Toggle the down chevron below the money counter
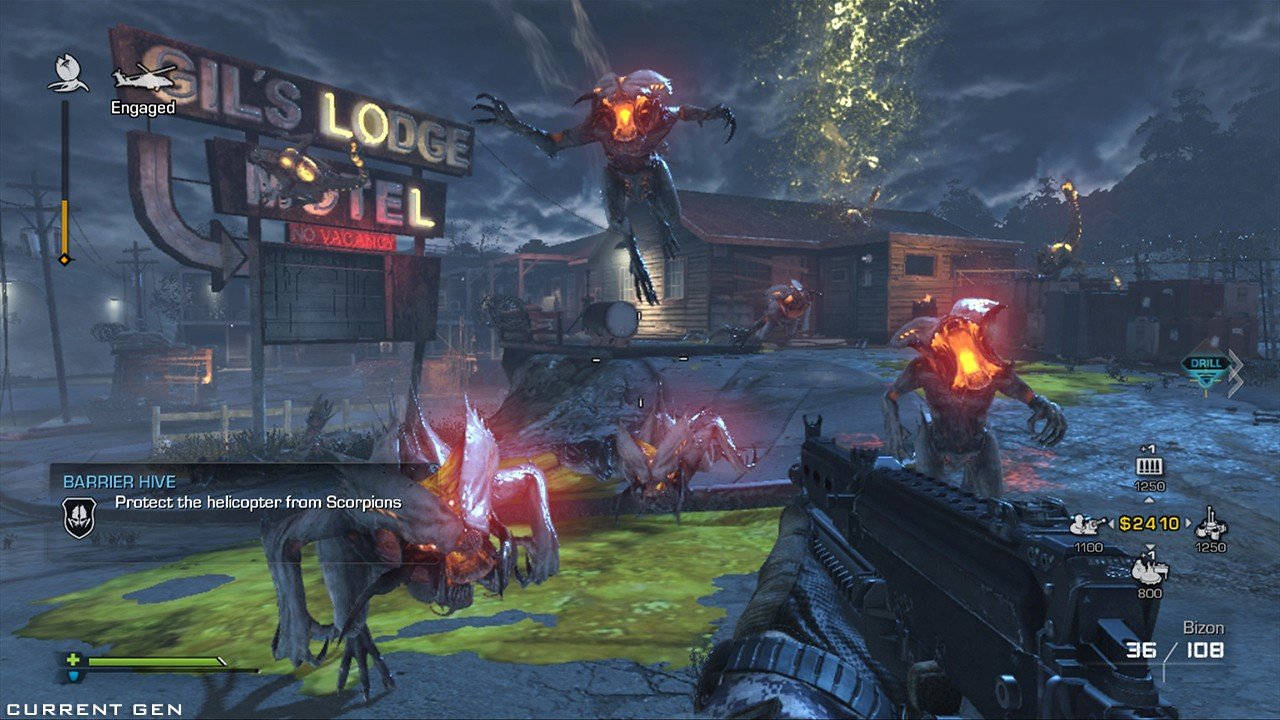 [x=1149, y=547]
